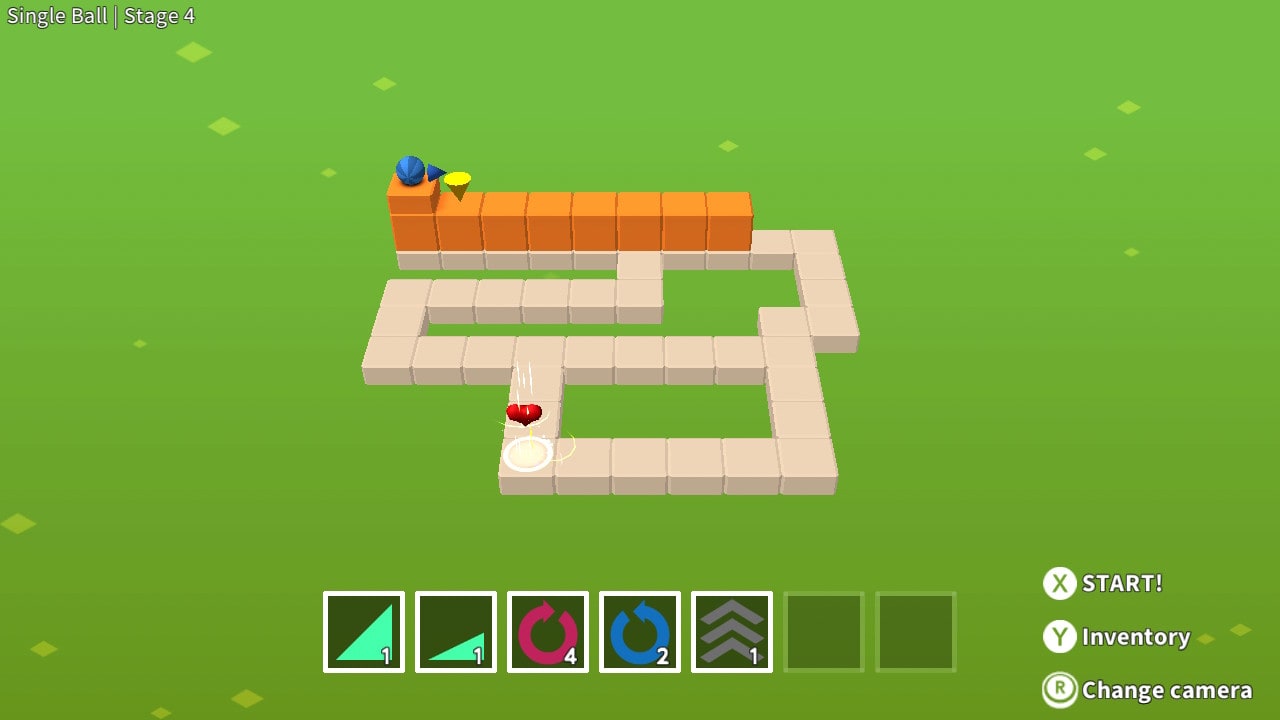Select the large ramp piece in inventory
Viewport: 1280px width, 720px height.
click(x=363, y=631)
